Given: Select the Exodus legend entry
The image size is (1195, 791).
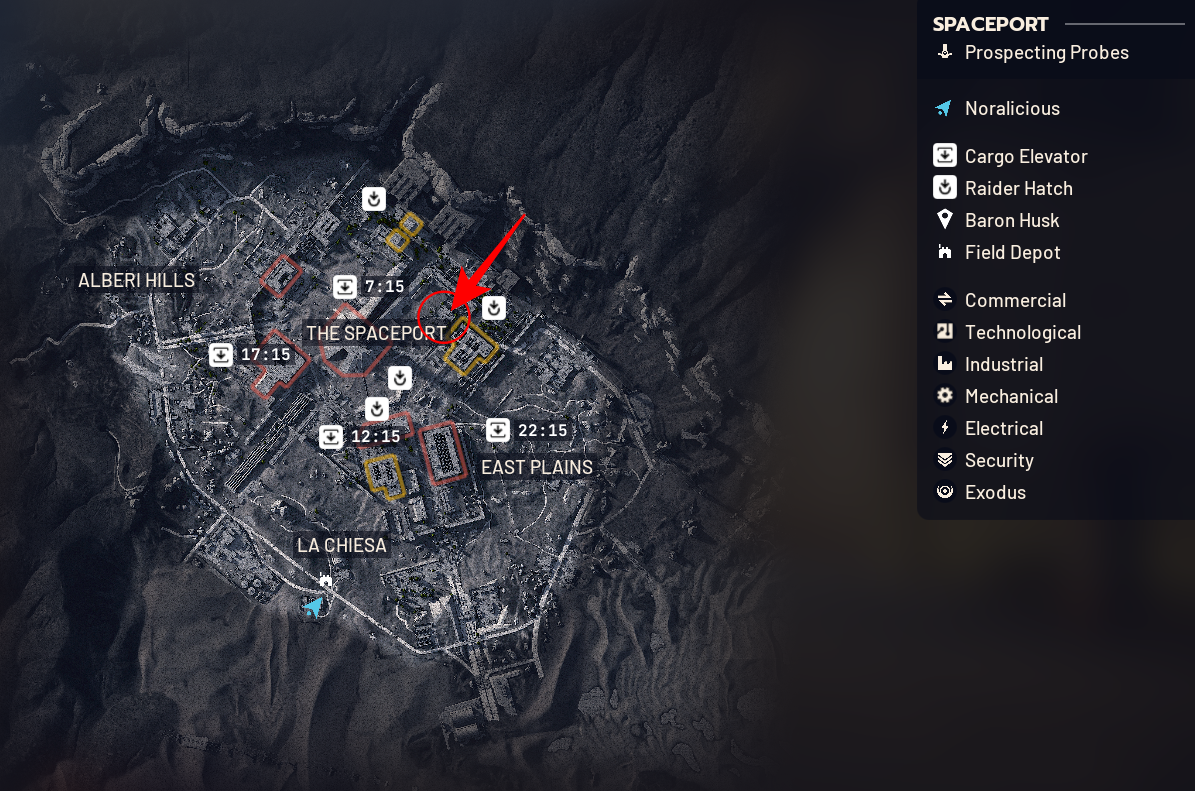Looking at the screenshot, I should coord(994,492).
